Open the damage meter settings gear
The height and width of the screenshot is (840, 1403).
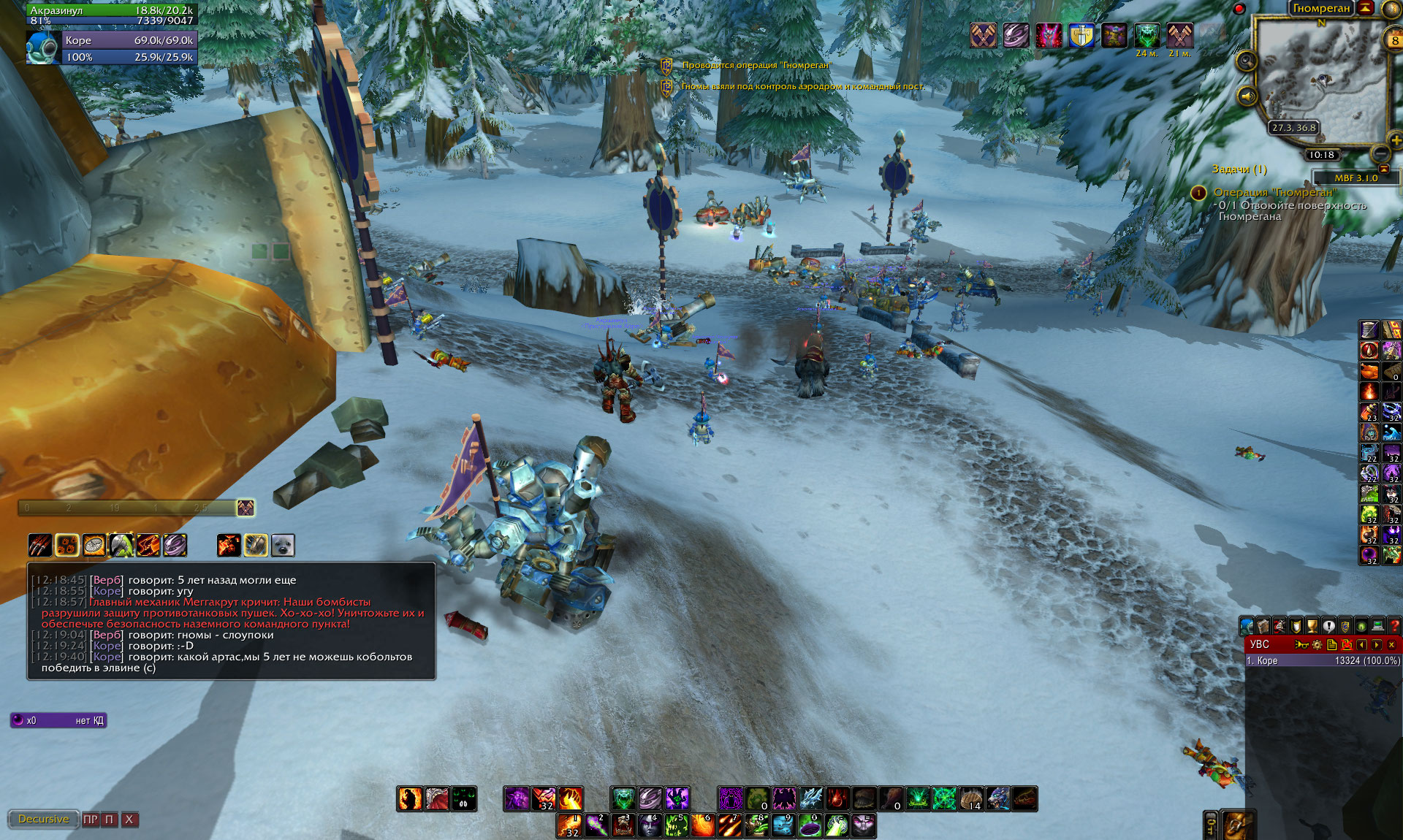[x=1317, y=645]
